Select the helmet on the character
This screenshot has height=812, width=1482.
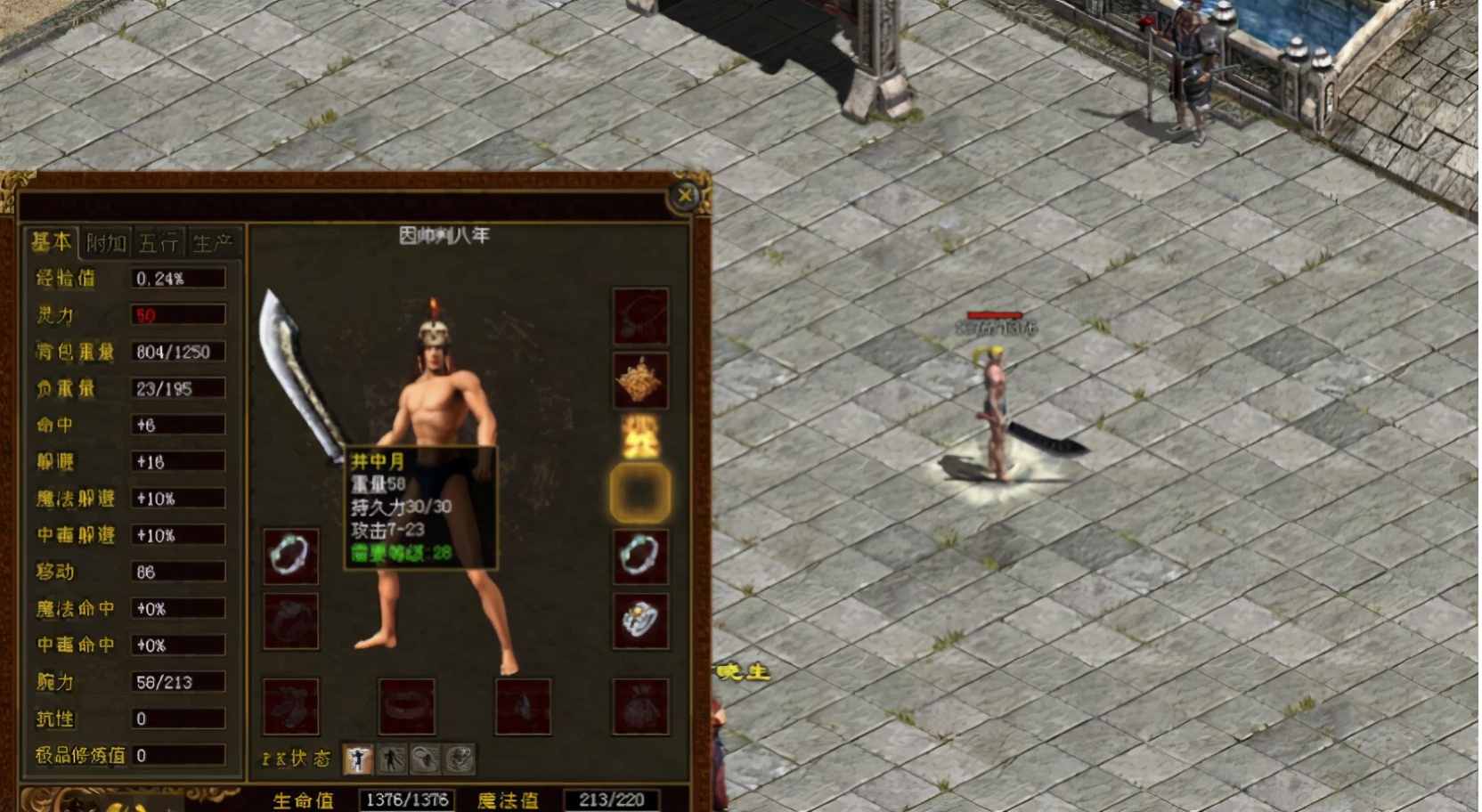click(x=434, y=330)
